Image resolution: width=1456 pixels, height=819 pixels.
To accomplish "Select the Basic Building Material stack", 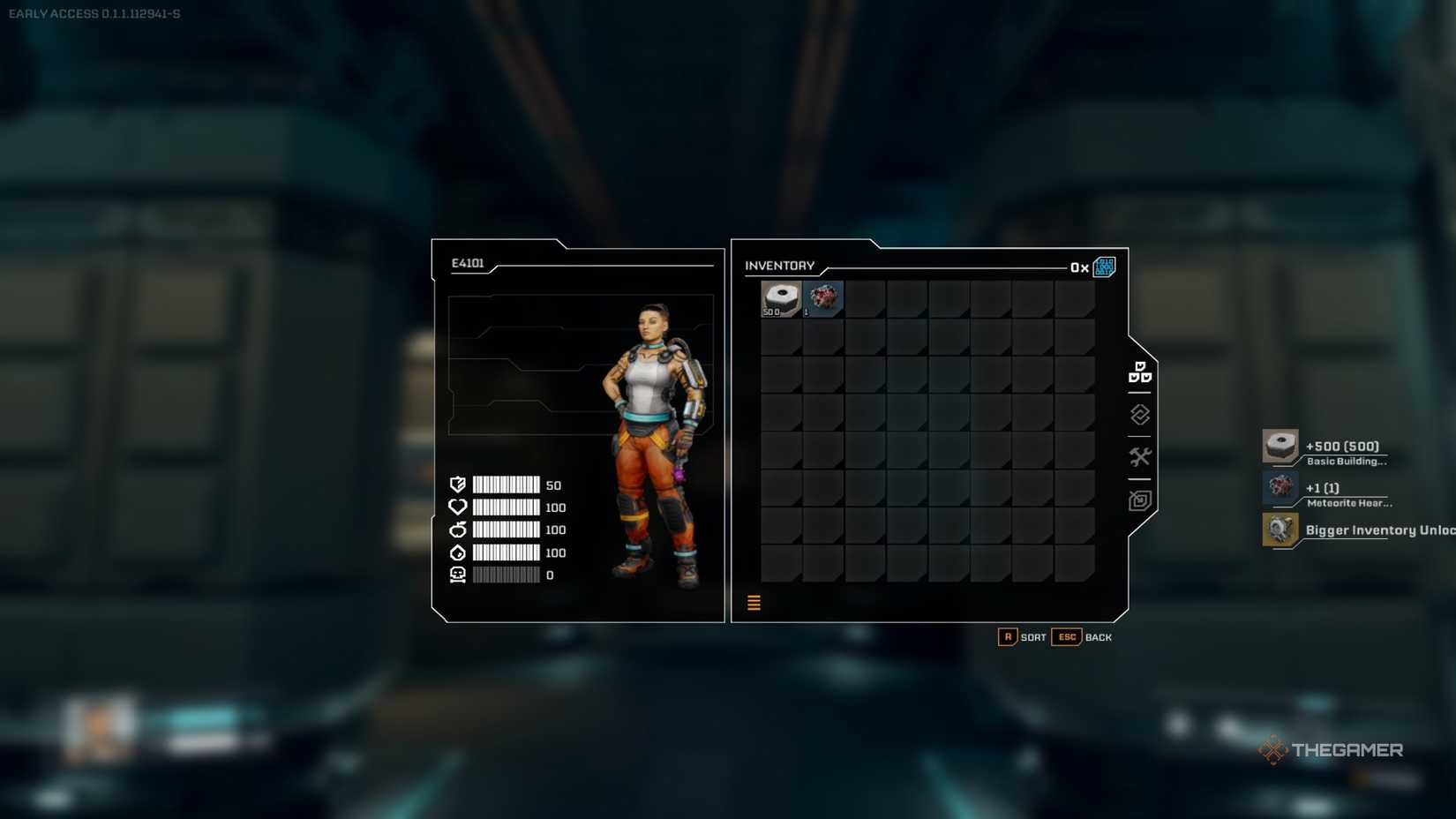I will 780,297.
